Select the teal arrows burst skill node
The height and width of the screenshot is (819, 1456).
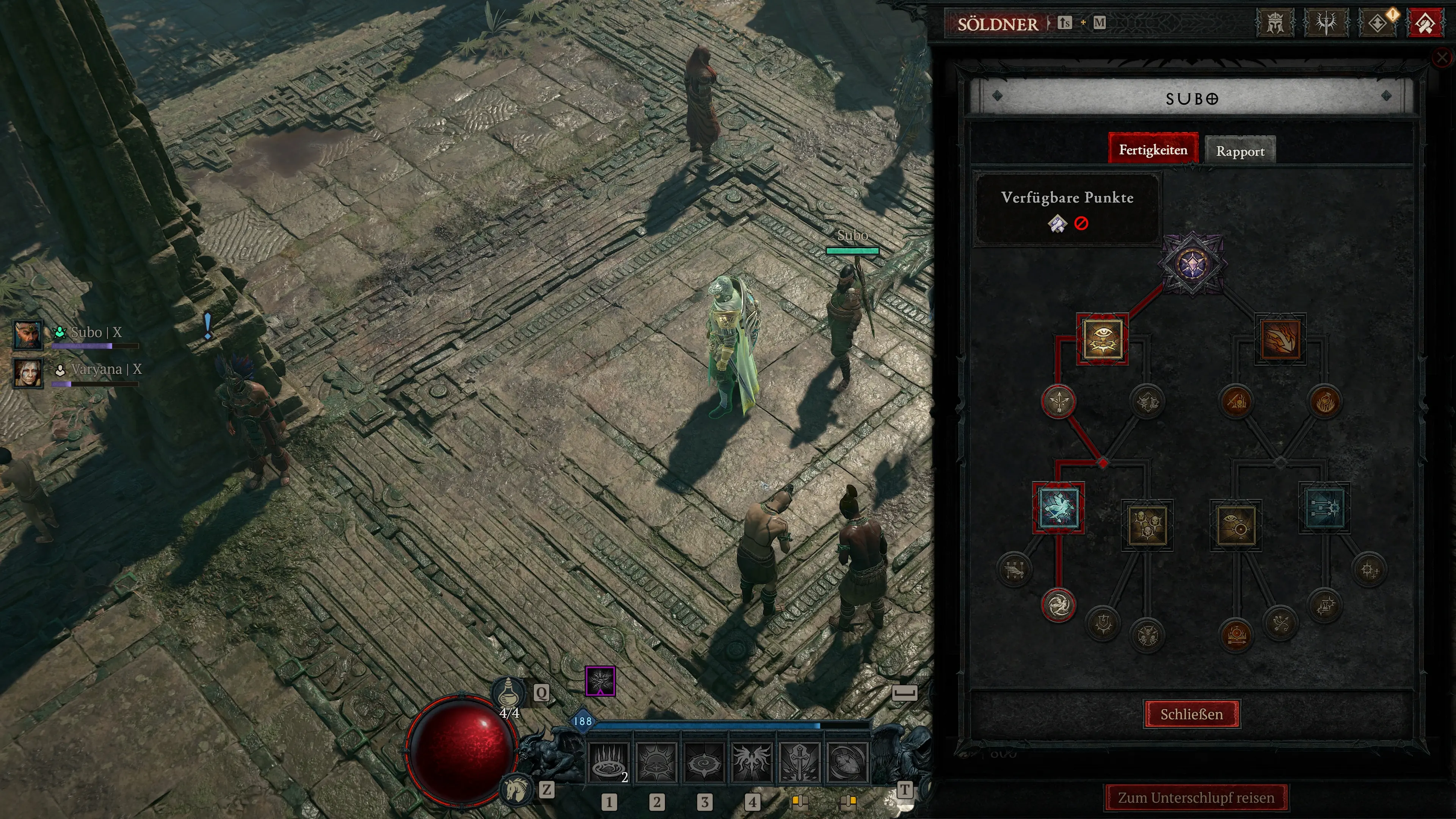point(1324,508)
